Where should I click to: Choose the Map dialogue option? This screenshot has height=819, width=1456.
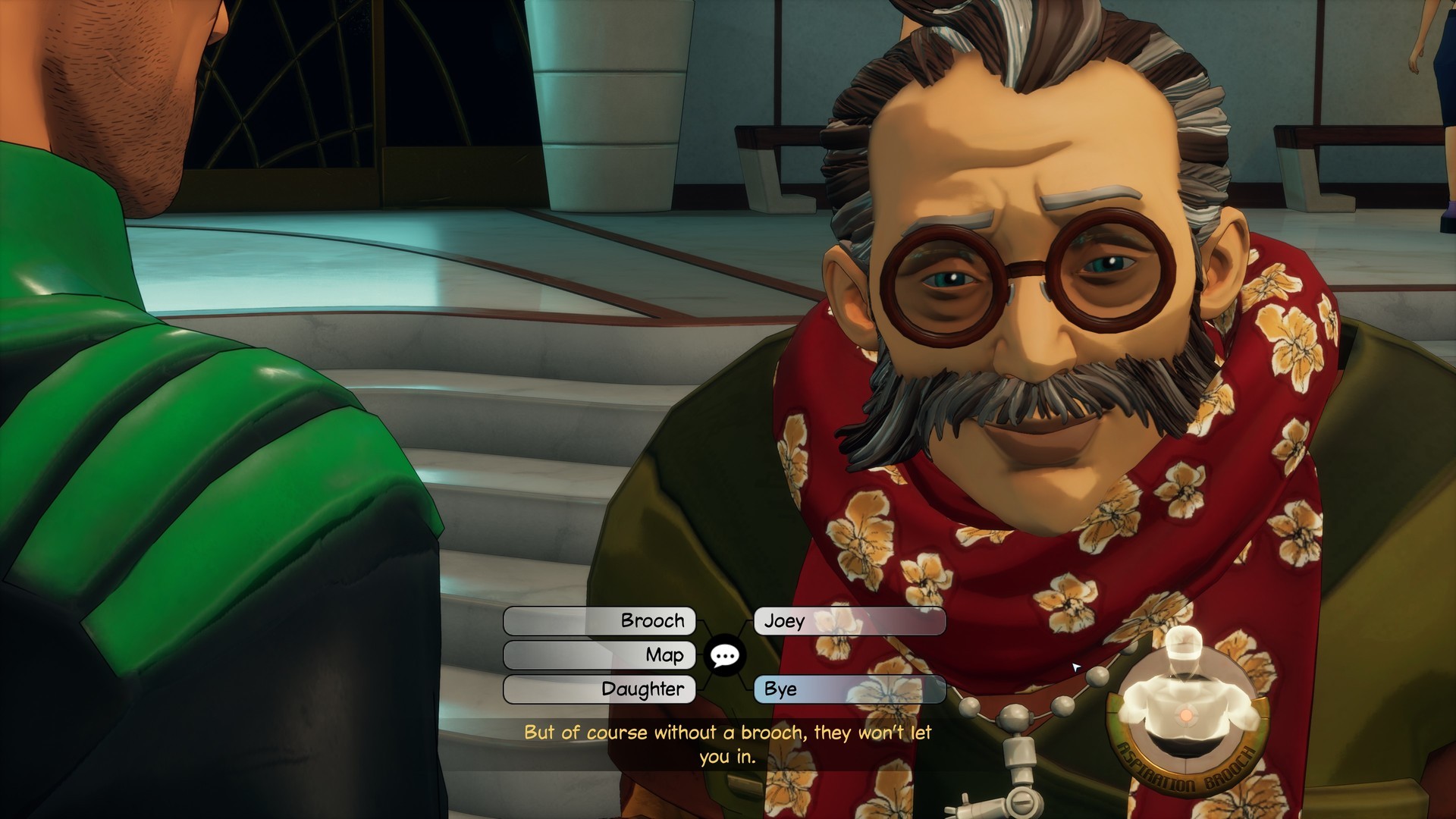point(599,655)
